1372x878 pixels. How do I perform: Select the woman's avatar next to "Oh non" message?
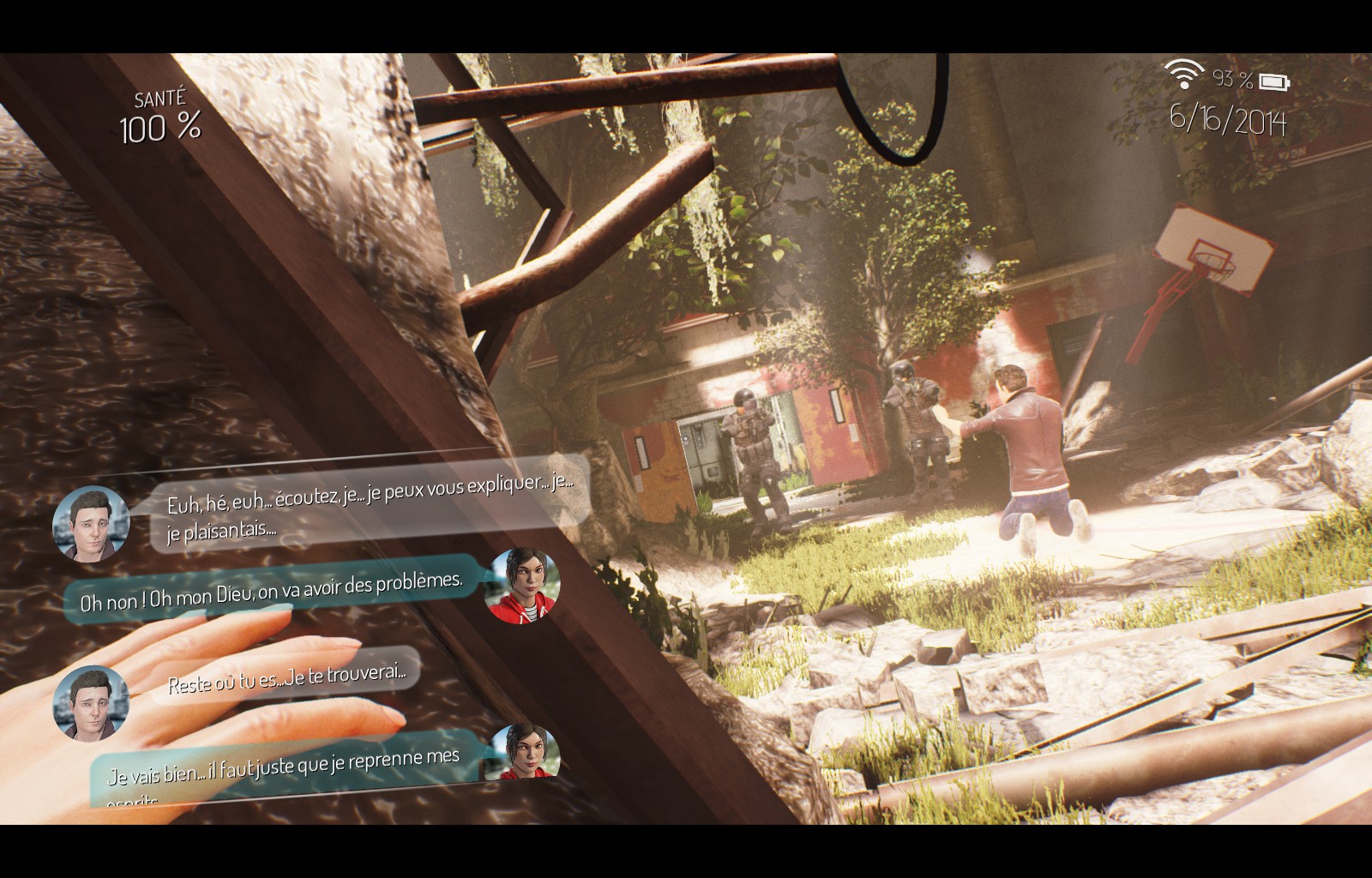coord(522,586)
